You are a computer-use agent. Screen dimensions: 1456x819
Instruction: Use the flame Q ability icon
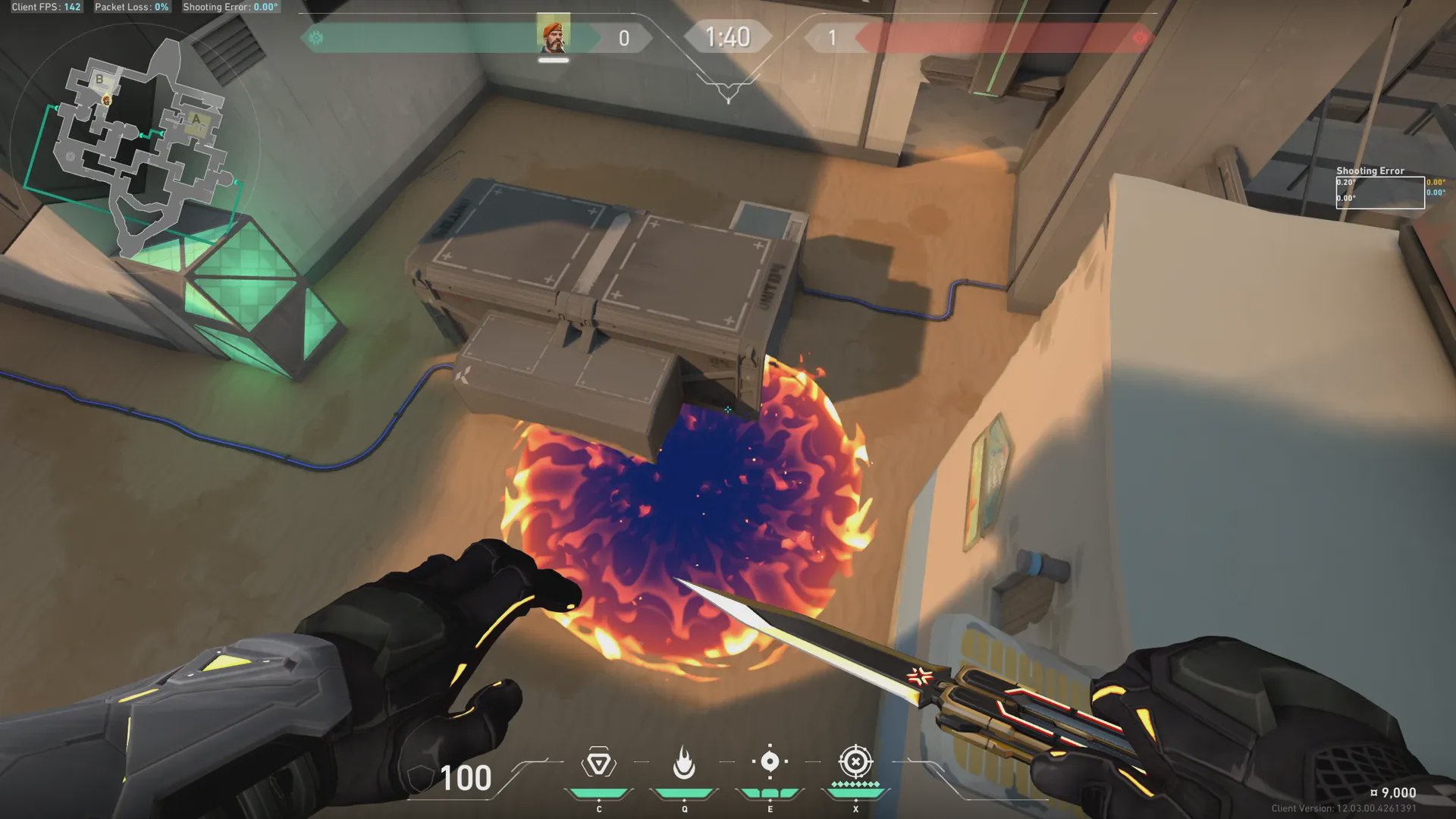[x=684, y=763]
